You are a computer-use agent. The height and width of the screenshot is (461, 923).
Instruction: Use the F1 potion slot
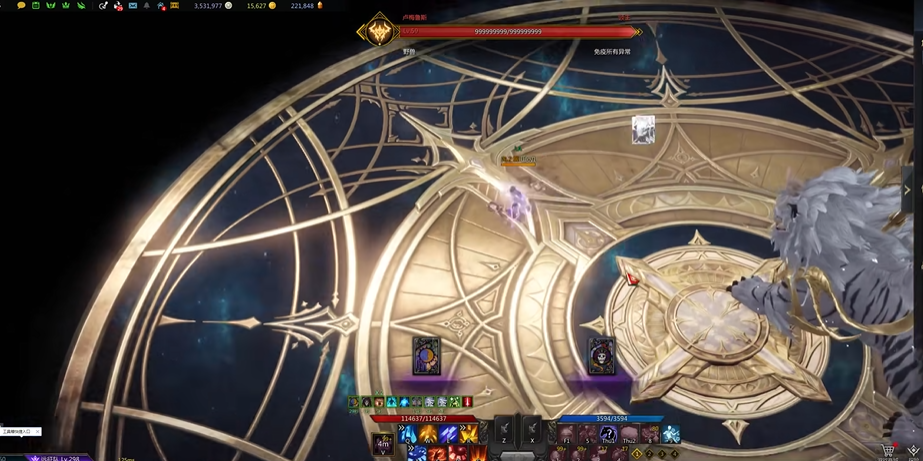click(x=567, y=434)
